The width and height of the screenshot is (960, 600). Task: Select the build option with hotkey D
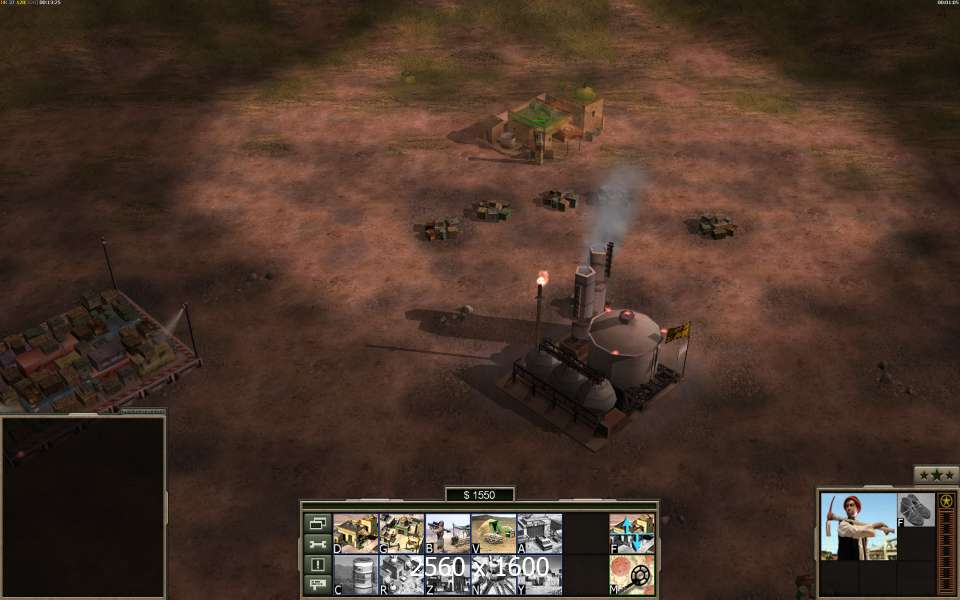[355, 533]
